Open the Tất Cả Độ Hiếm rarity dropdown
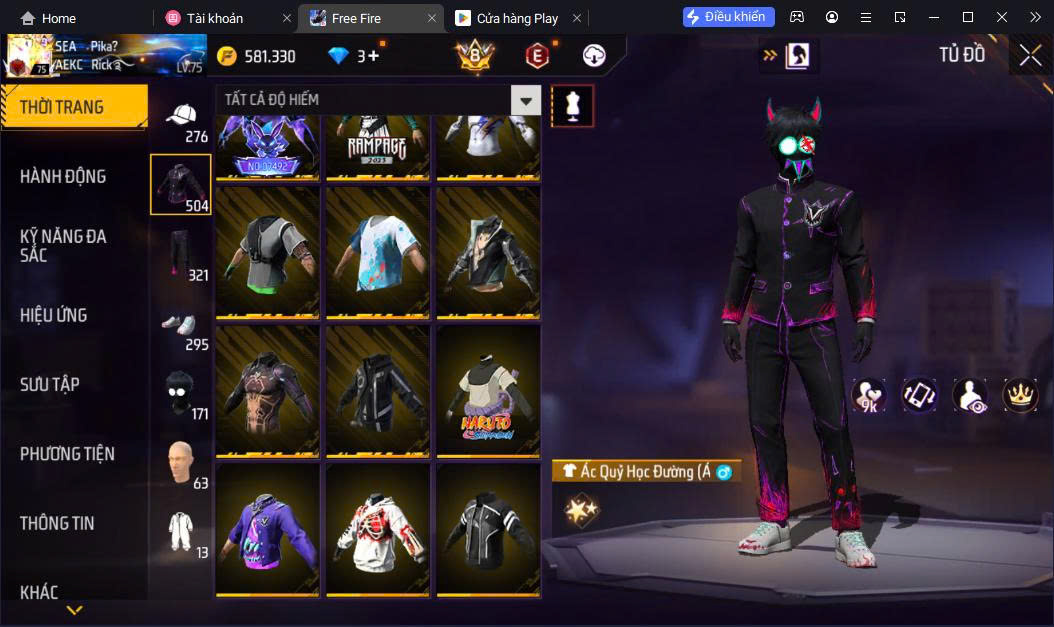The width and height of the screenshot is (1054, 627). click(x=525, y=100)
